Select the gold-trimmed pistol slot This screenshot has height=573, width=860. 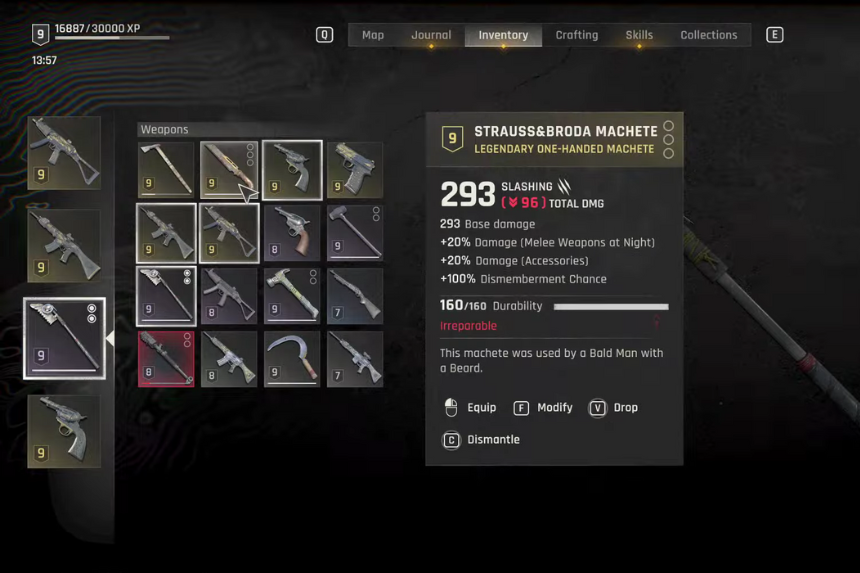click(x=355, y=170)
